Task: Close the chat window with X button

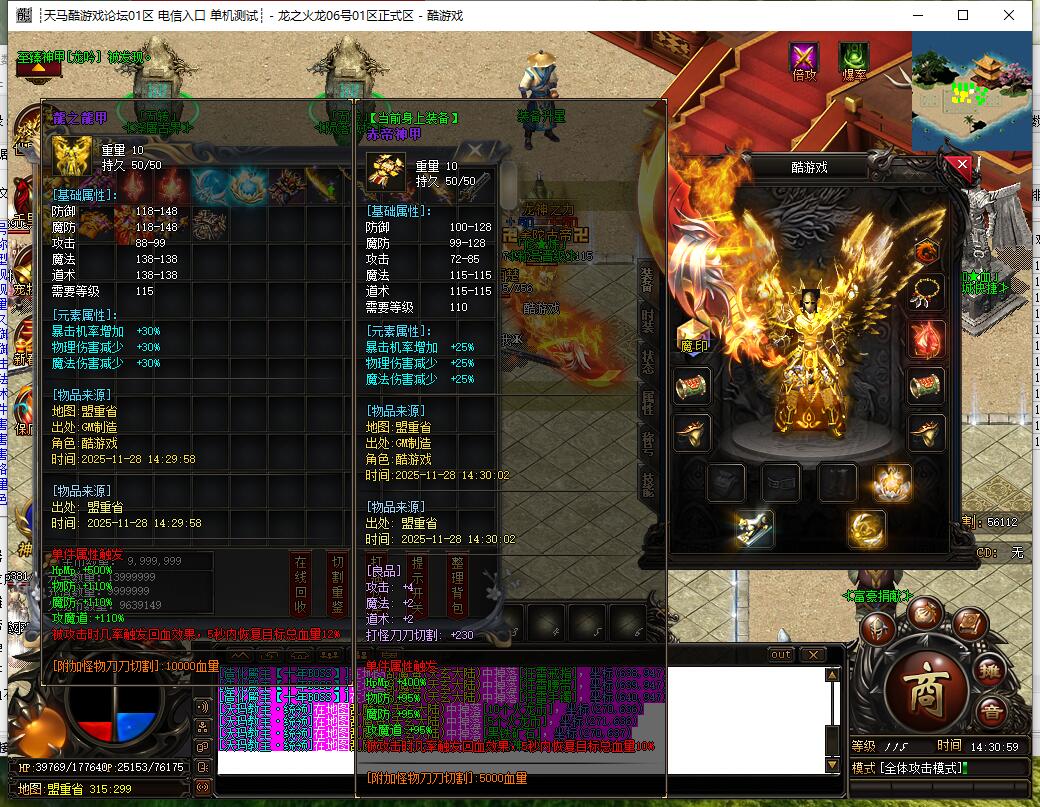Action: pos(812,654)
